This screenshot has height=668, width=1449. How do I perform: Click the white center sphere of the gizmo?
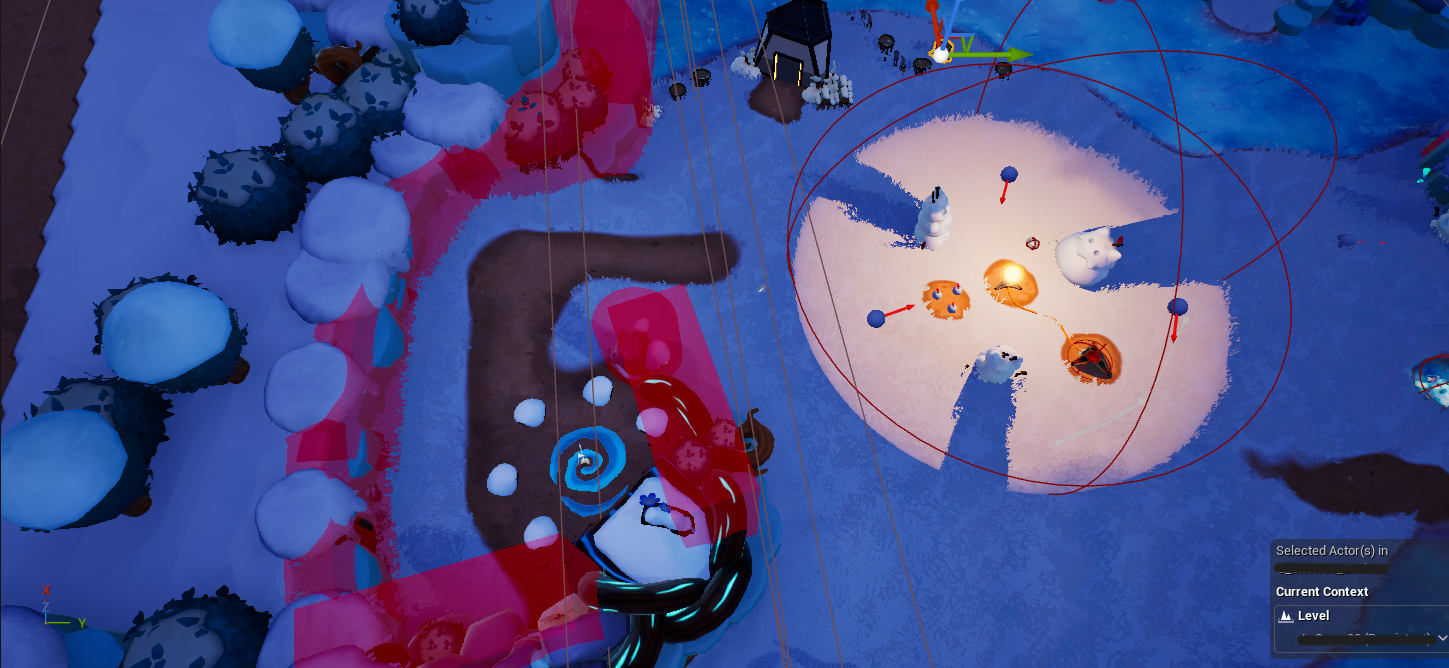pos(941,54)
